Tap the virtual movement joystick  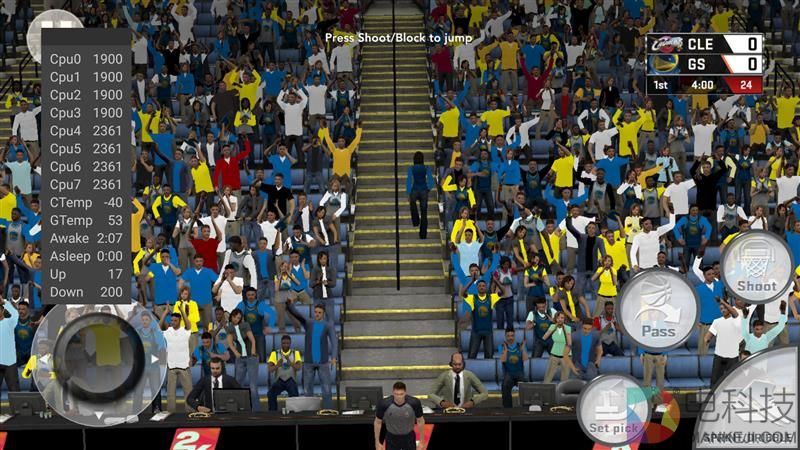97,357
